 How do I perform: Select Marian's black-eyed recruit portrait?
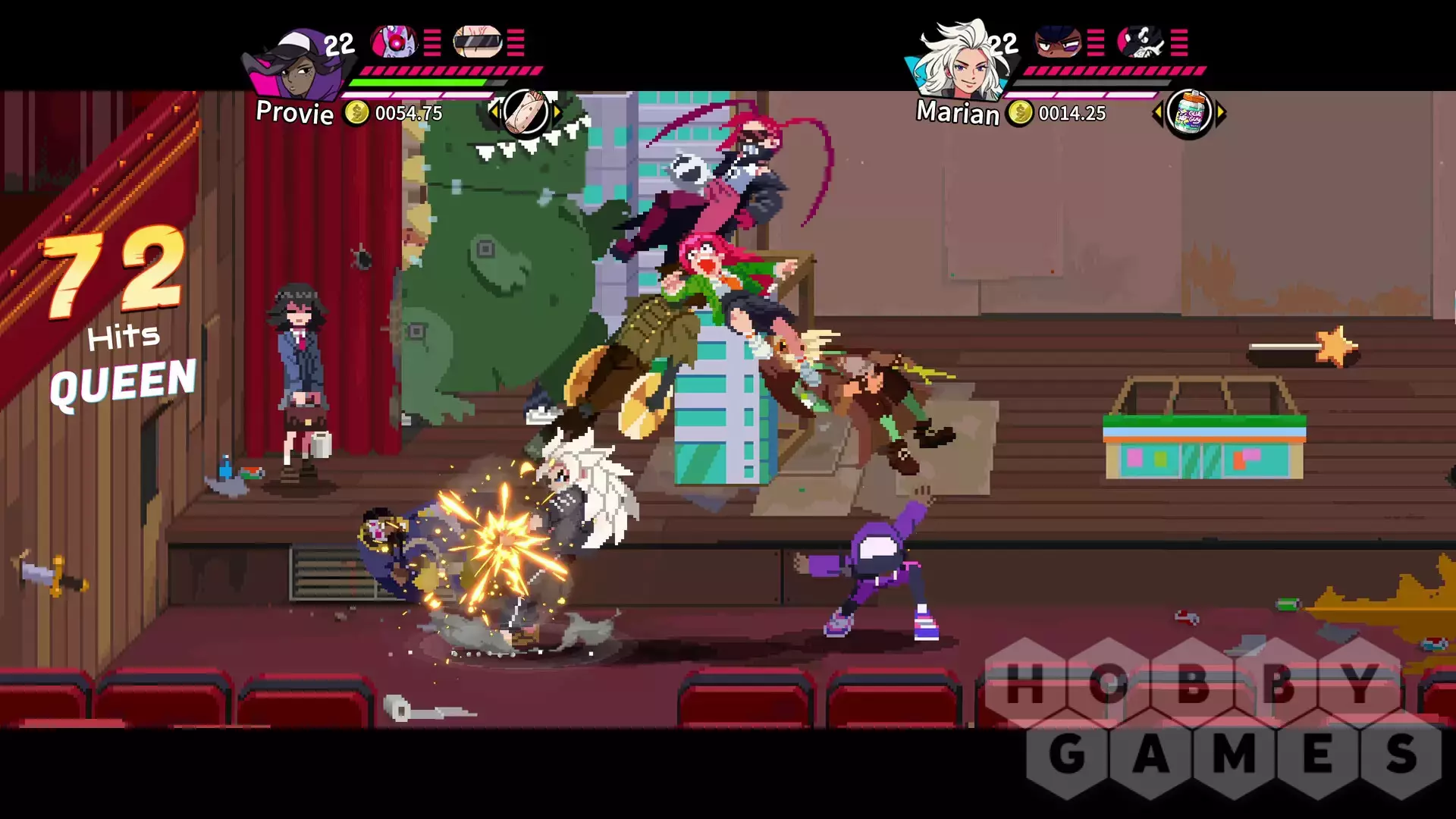pos(1058,41)
